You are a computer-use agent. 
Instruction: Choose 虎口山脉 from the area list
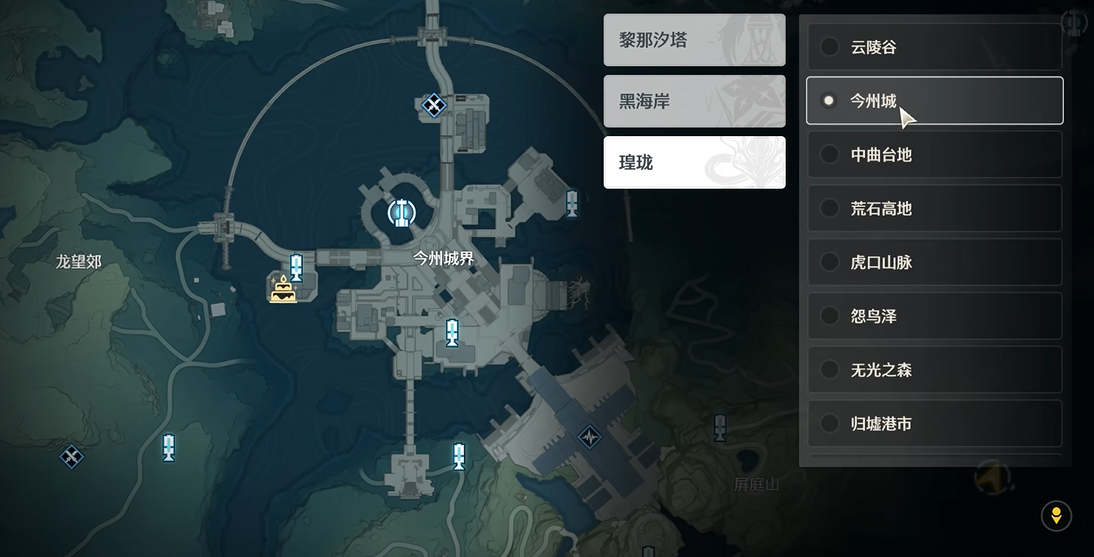tap(934, 263)
